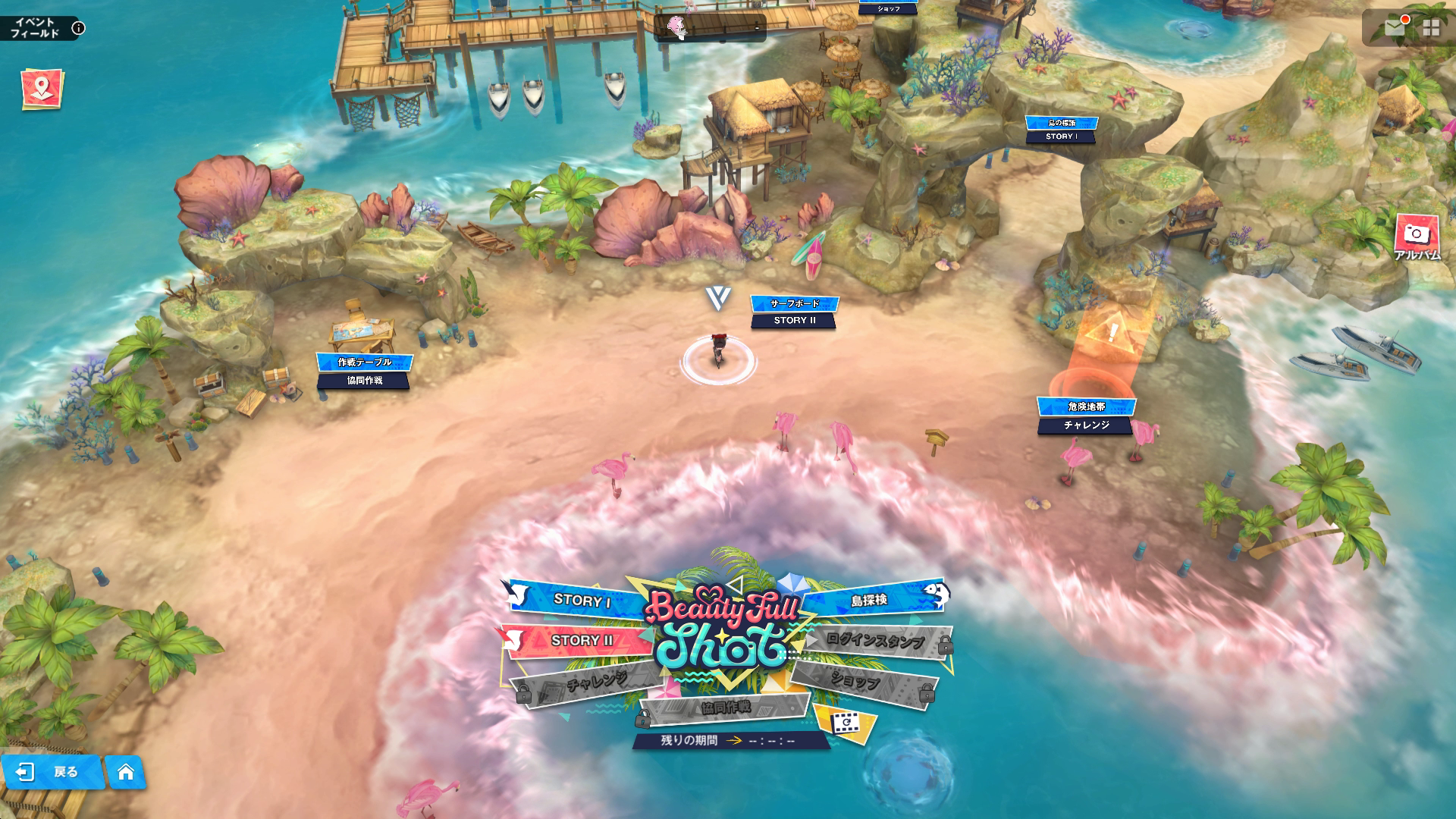
Task: Open the mailbox with red notification
Action: (x=1395, y=28)
